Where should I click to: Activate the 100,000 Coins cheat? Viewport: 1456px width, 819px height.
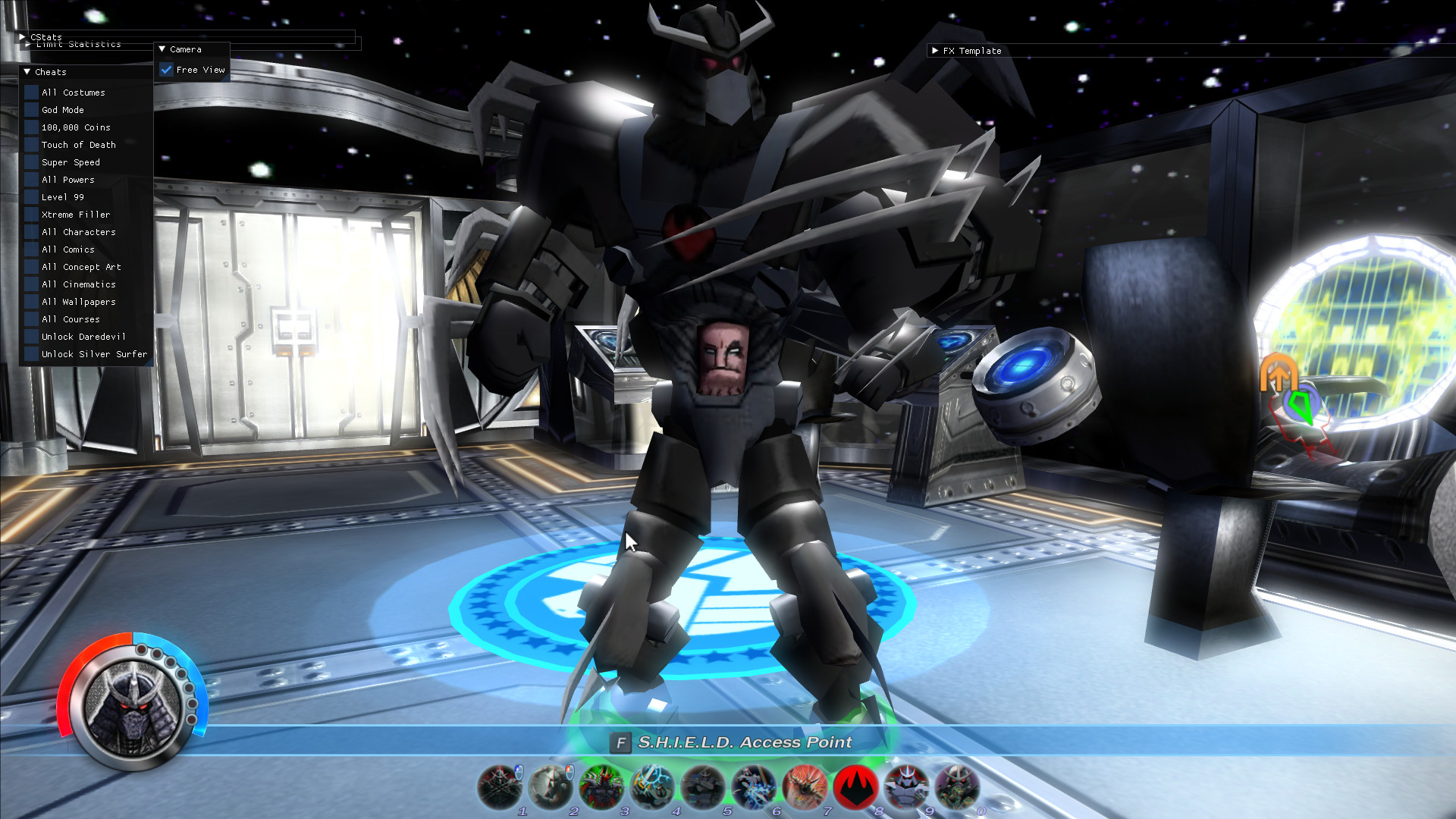click(30, 127)
